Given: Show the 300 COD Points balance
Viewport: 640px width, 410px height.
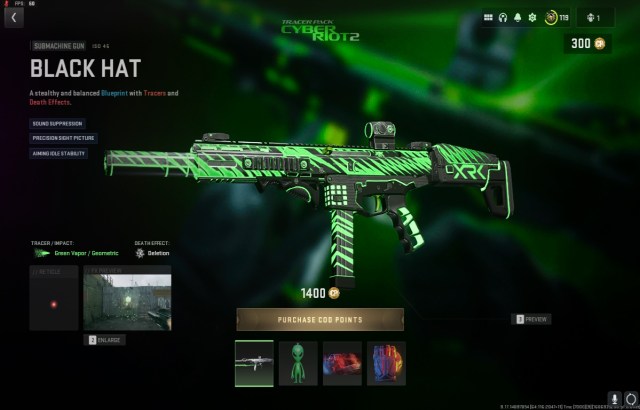Looking at the screenshot, I should [x=586, y=44].
